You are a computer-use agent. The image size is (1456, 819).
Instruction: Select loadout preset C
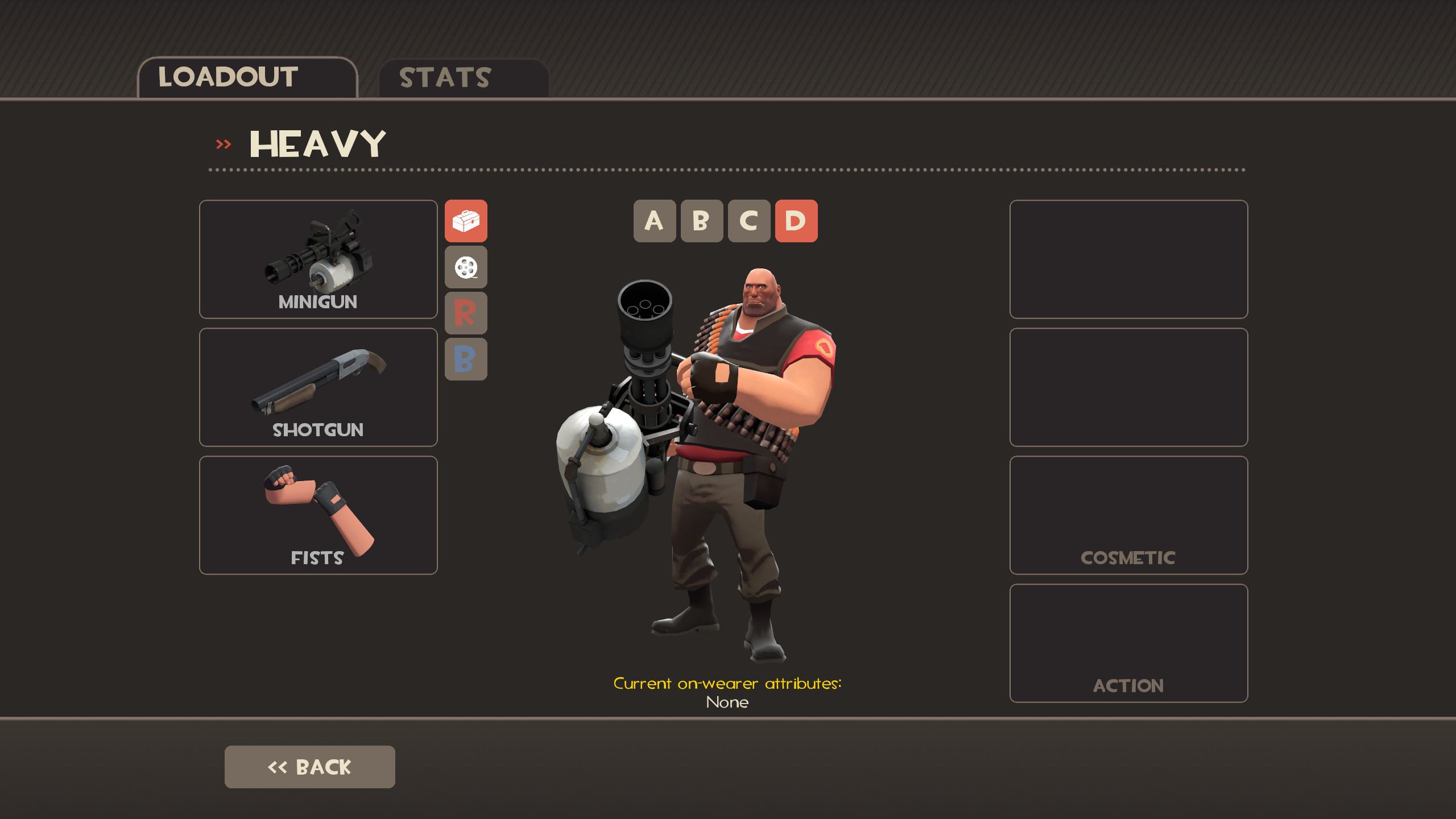[x=748, y=222]
